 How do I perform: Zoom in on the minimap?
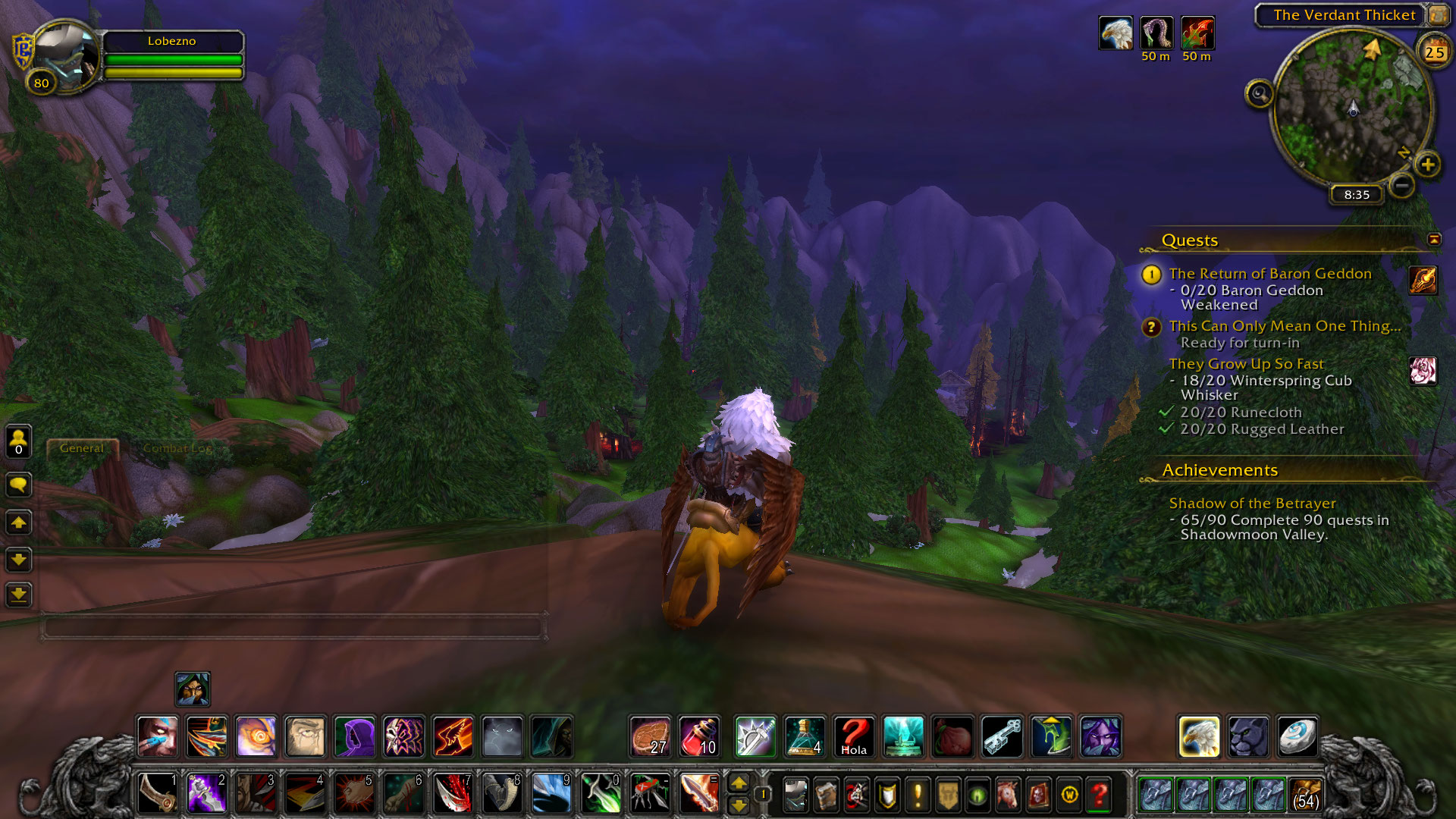[1427, 165]
